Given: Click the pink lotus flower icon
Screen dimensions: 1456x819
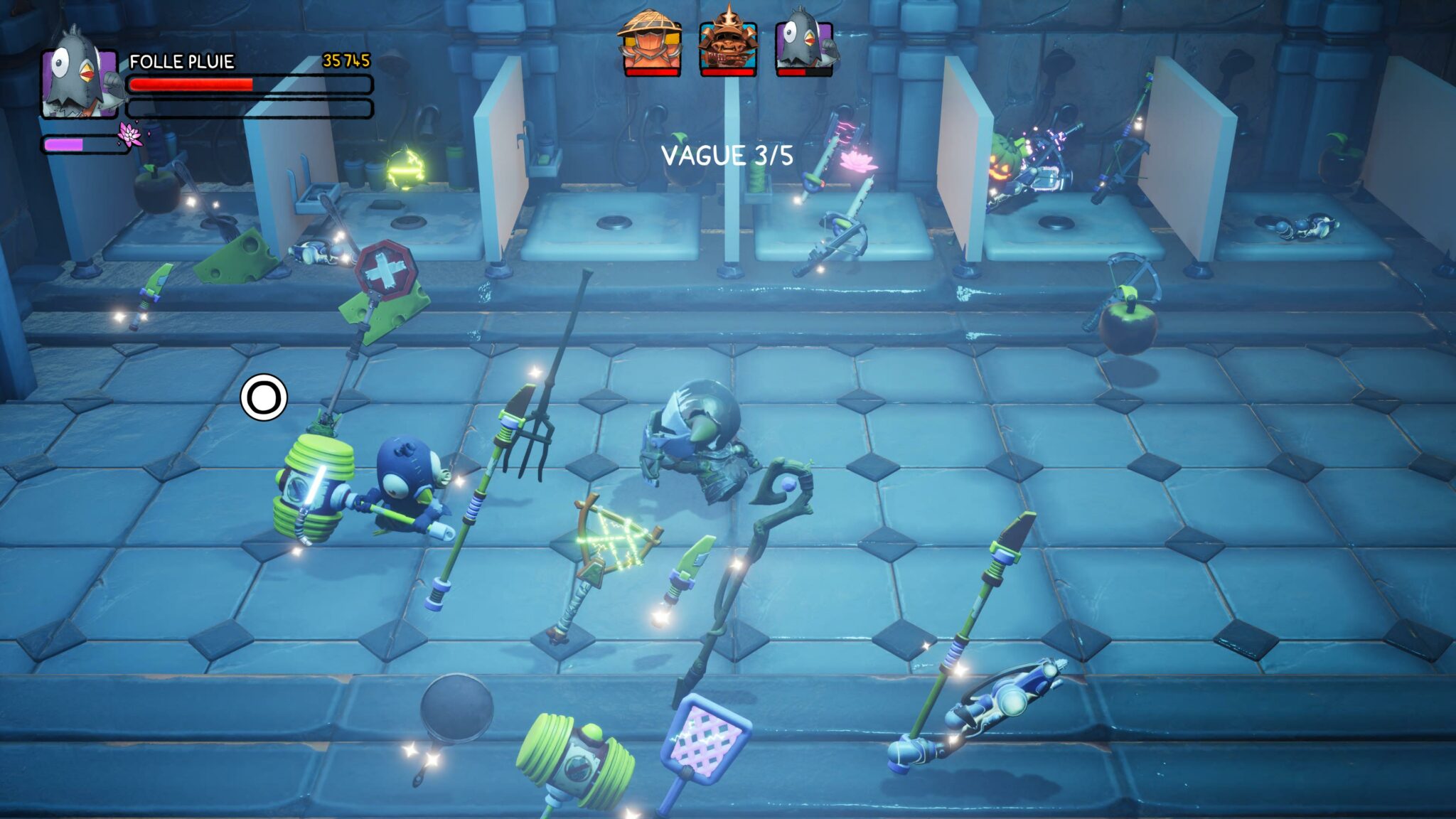Looking at the screenshot, I should (x=131, y=134).
